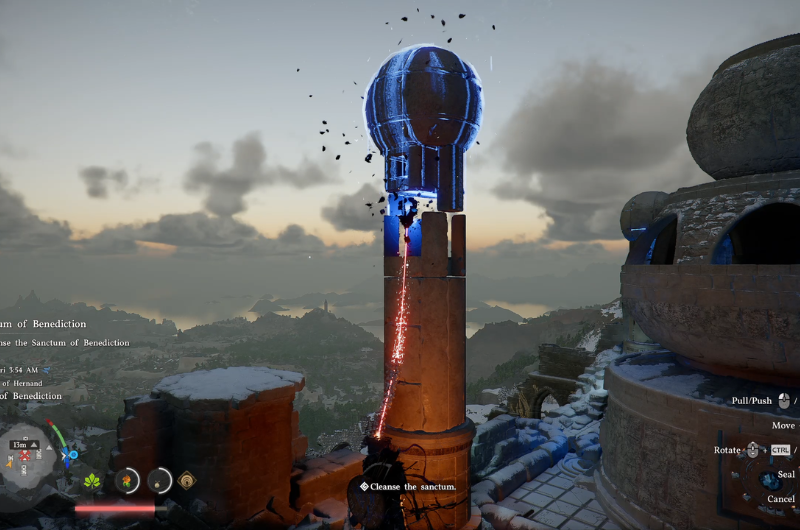Activate the golden spiral diamond icon
The width and height of the screenshot is (800, 530).
[187, 481]
